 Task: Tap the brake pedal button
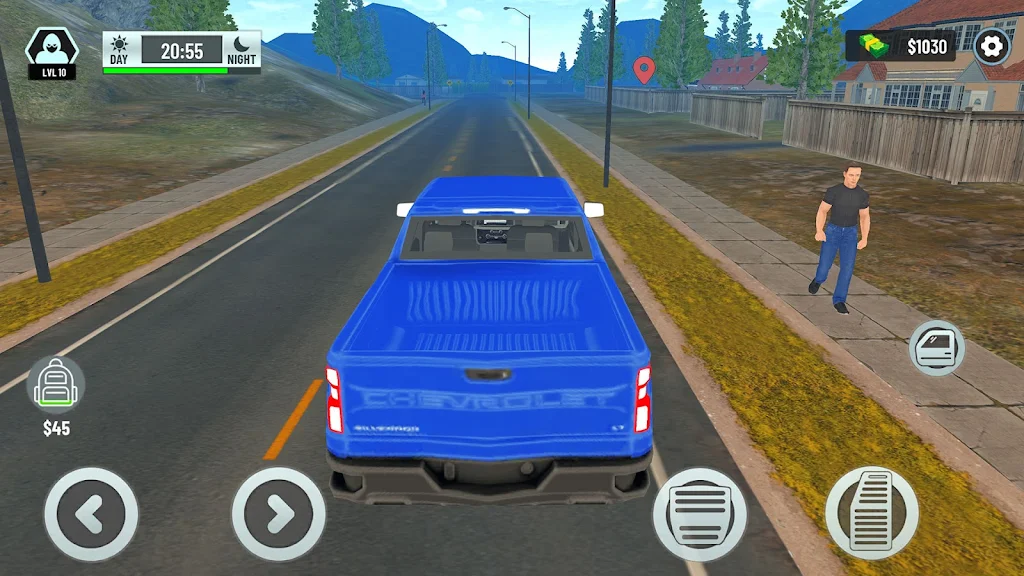tap(700, 514)
